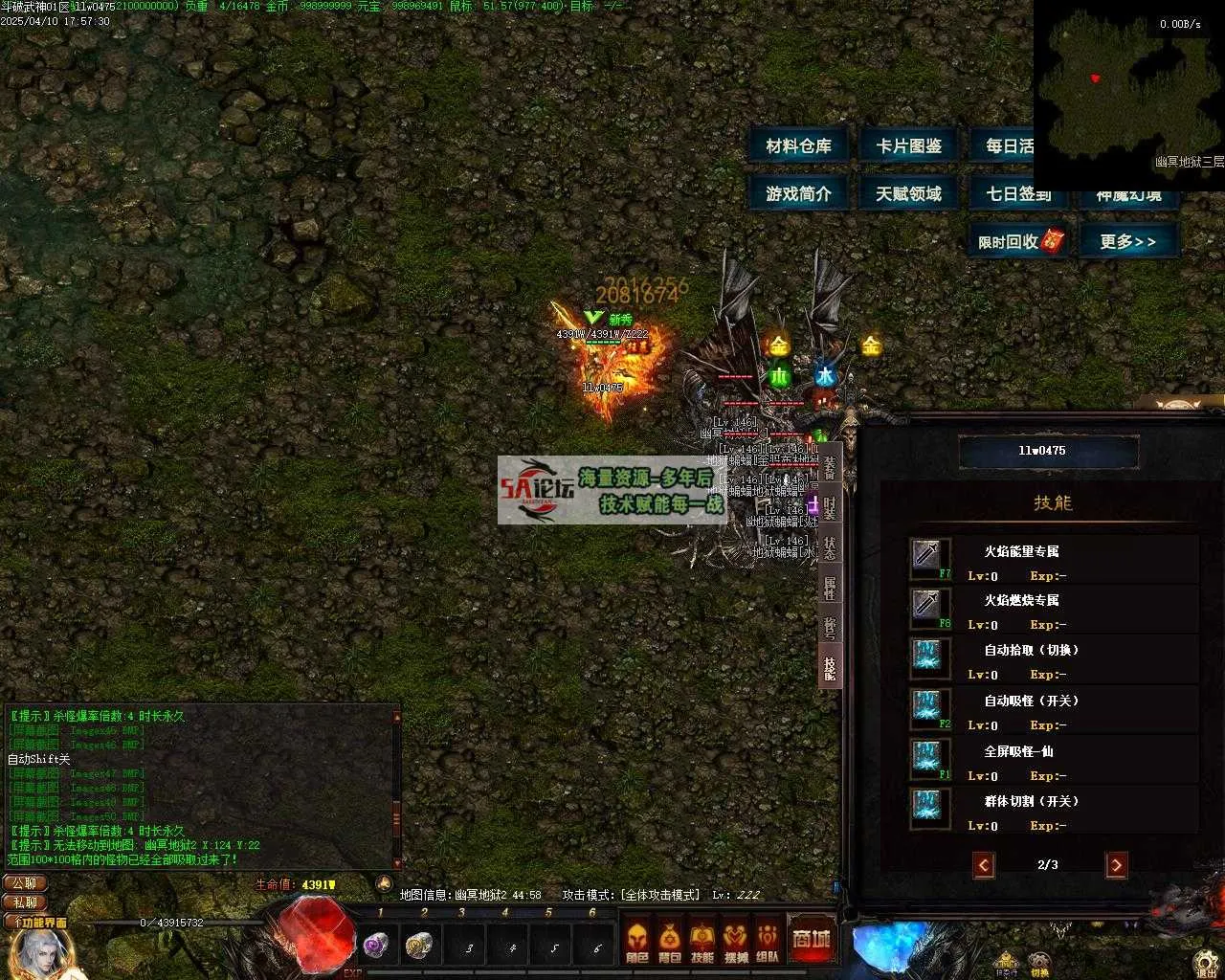Select the 火焰能量专属 skill row
Viewport: 1225px width, 980px height.
1053,562
